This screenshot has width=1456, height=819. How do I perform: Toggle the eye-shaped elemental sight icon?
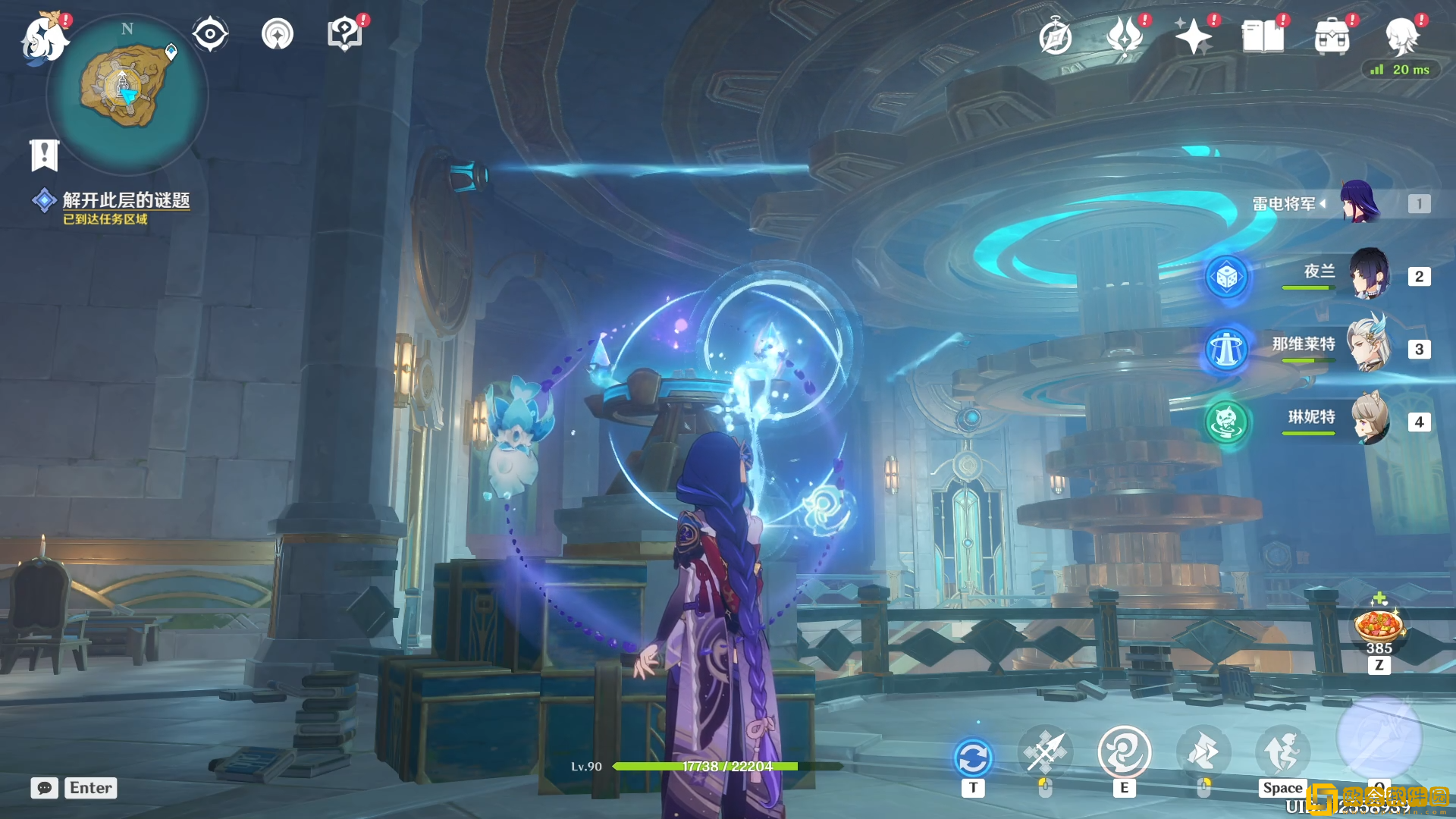click(210, 34)
